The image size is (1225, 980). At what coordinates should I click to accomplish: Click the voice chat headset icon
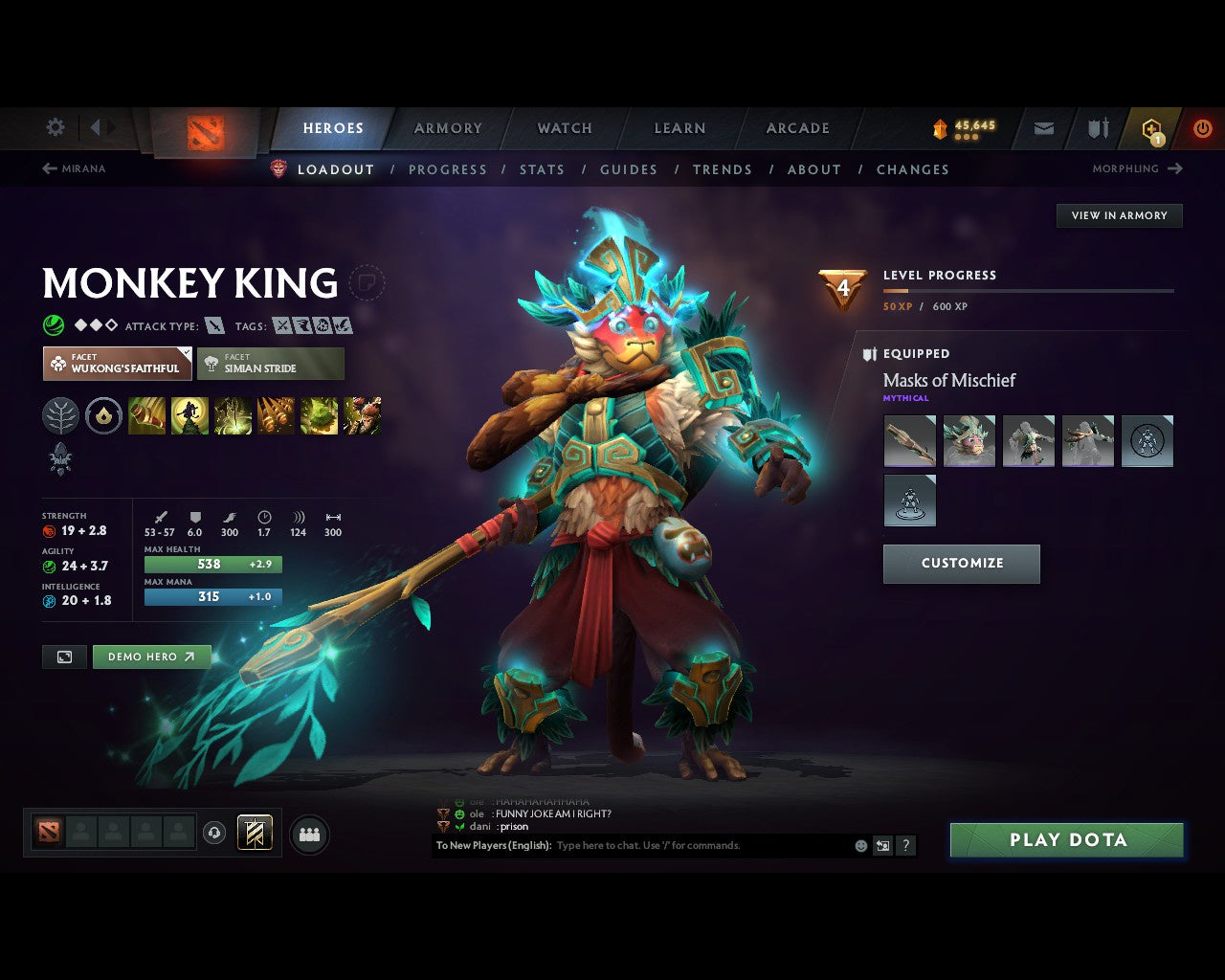click(x=212, y=834)
